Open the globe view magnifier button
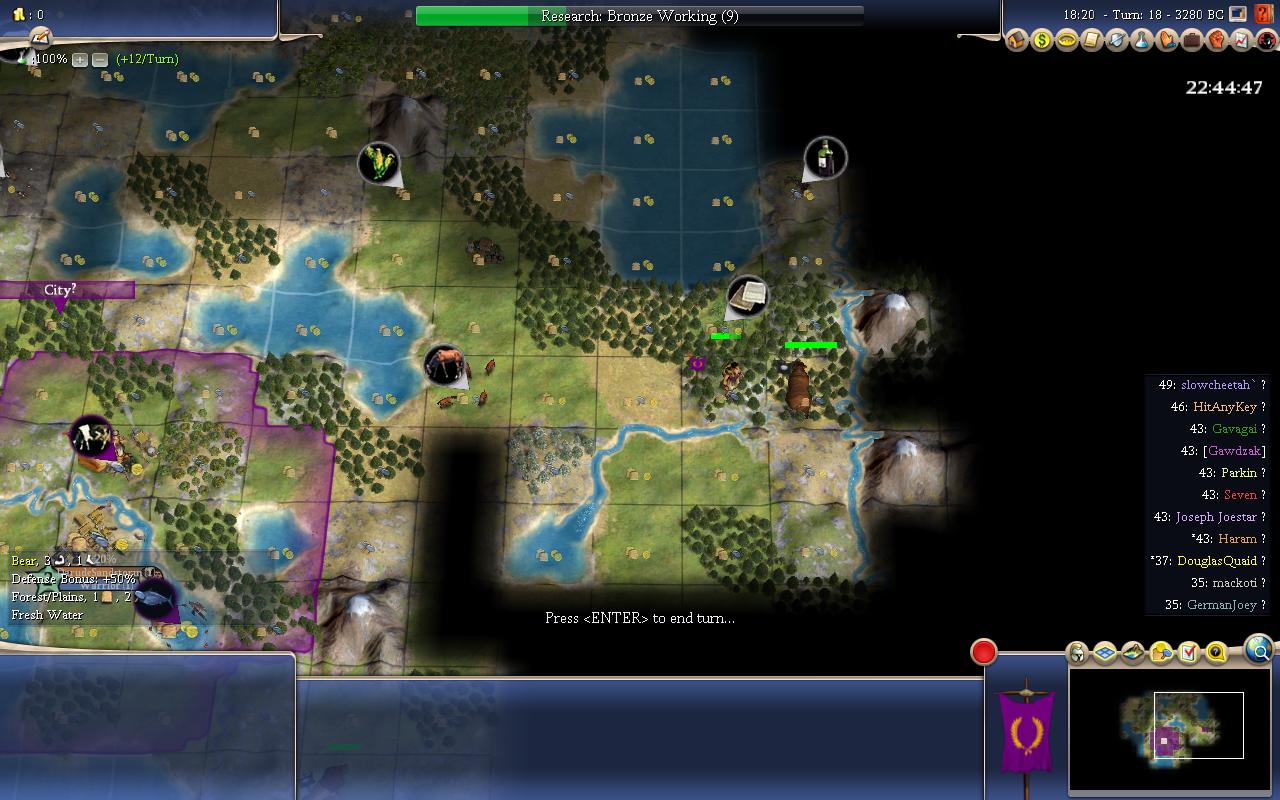Image resolution: width=1280 pixels, height=800 pixels. (1260, 651)
